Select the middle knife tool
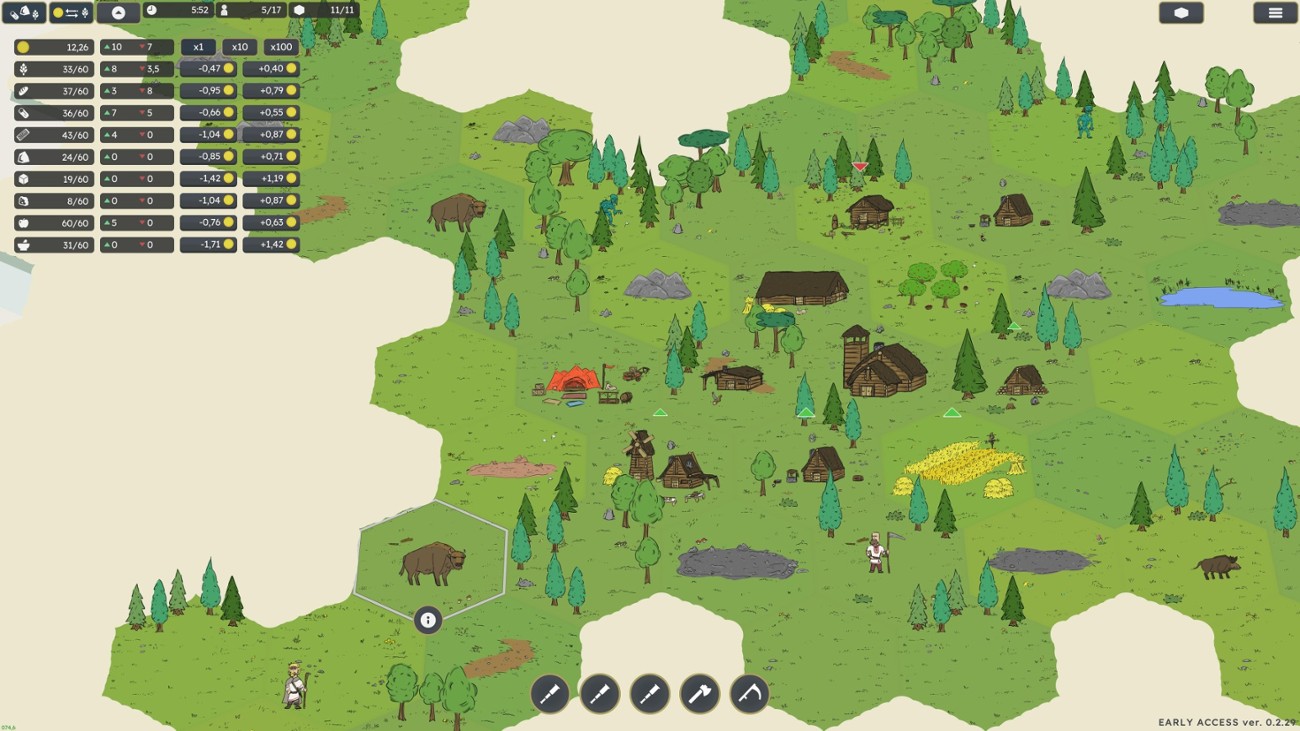The image size is (1300, 731). pos(600,695)
